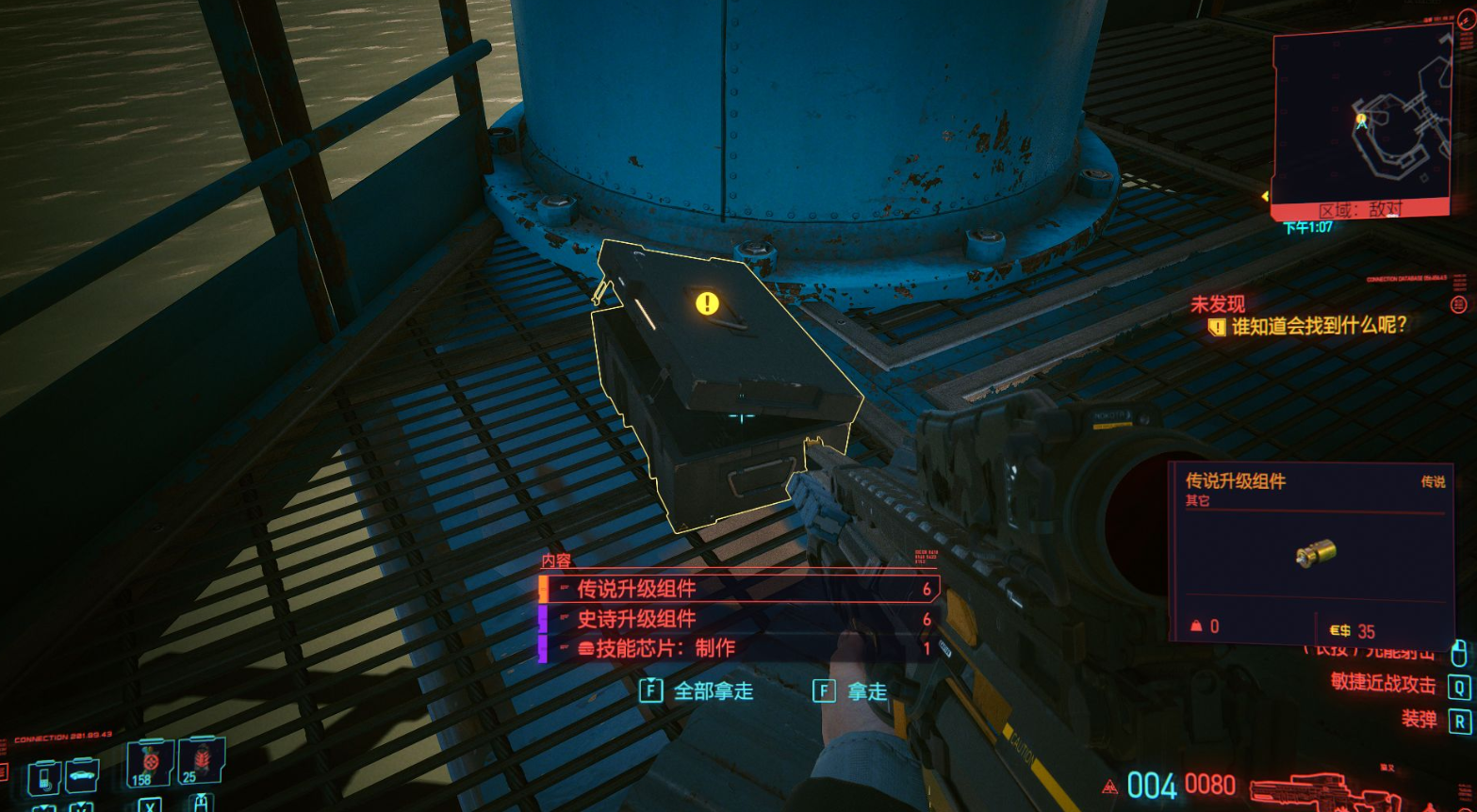Click the red equipped rifle outline icon
This screenshot has height=812, width=1477.
click(1320, 789)
